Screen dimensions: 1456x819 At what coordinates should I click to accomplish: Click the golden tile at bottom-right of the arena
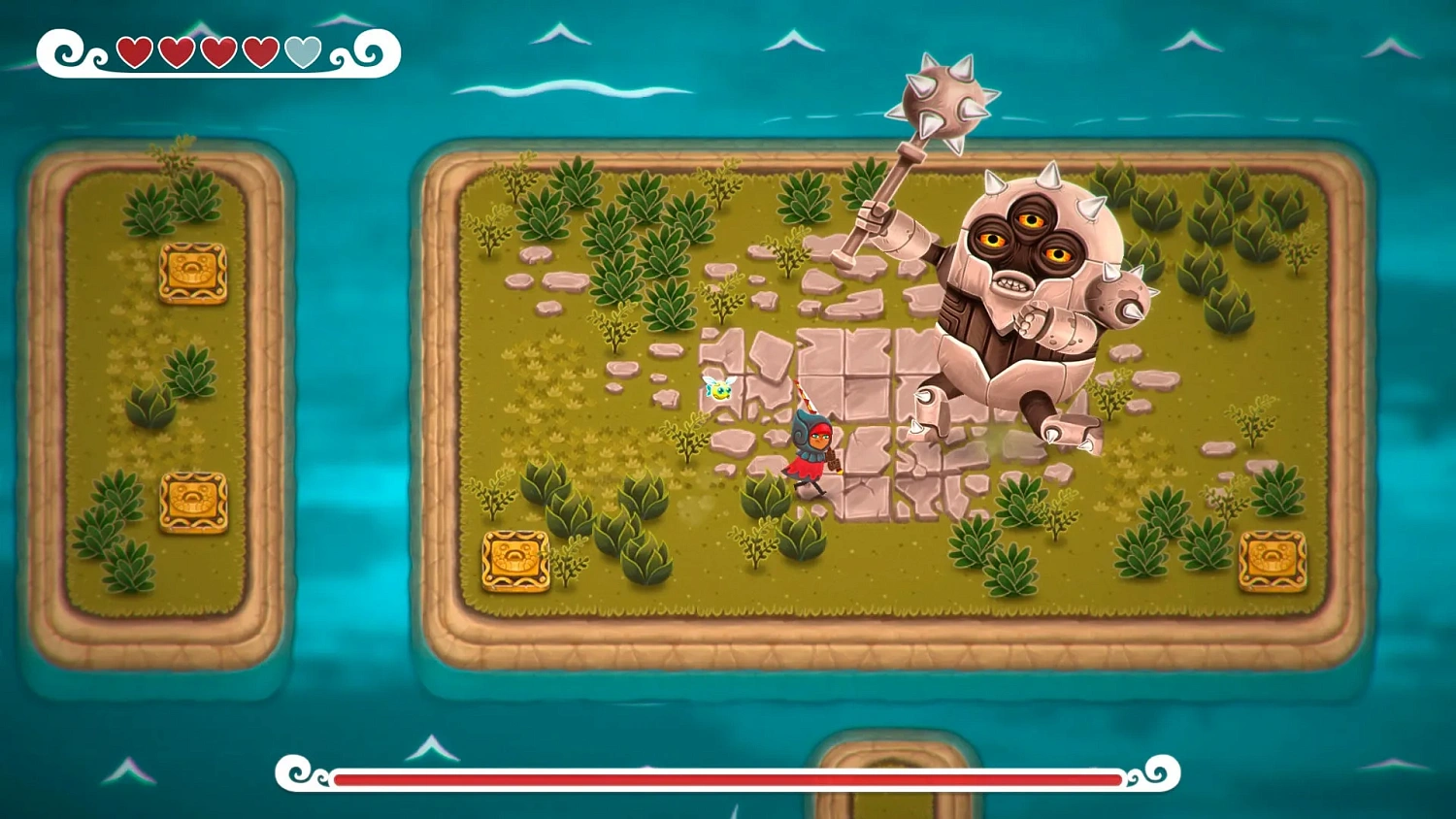(1272, 562)
